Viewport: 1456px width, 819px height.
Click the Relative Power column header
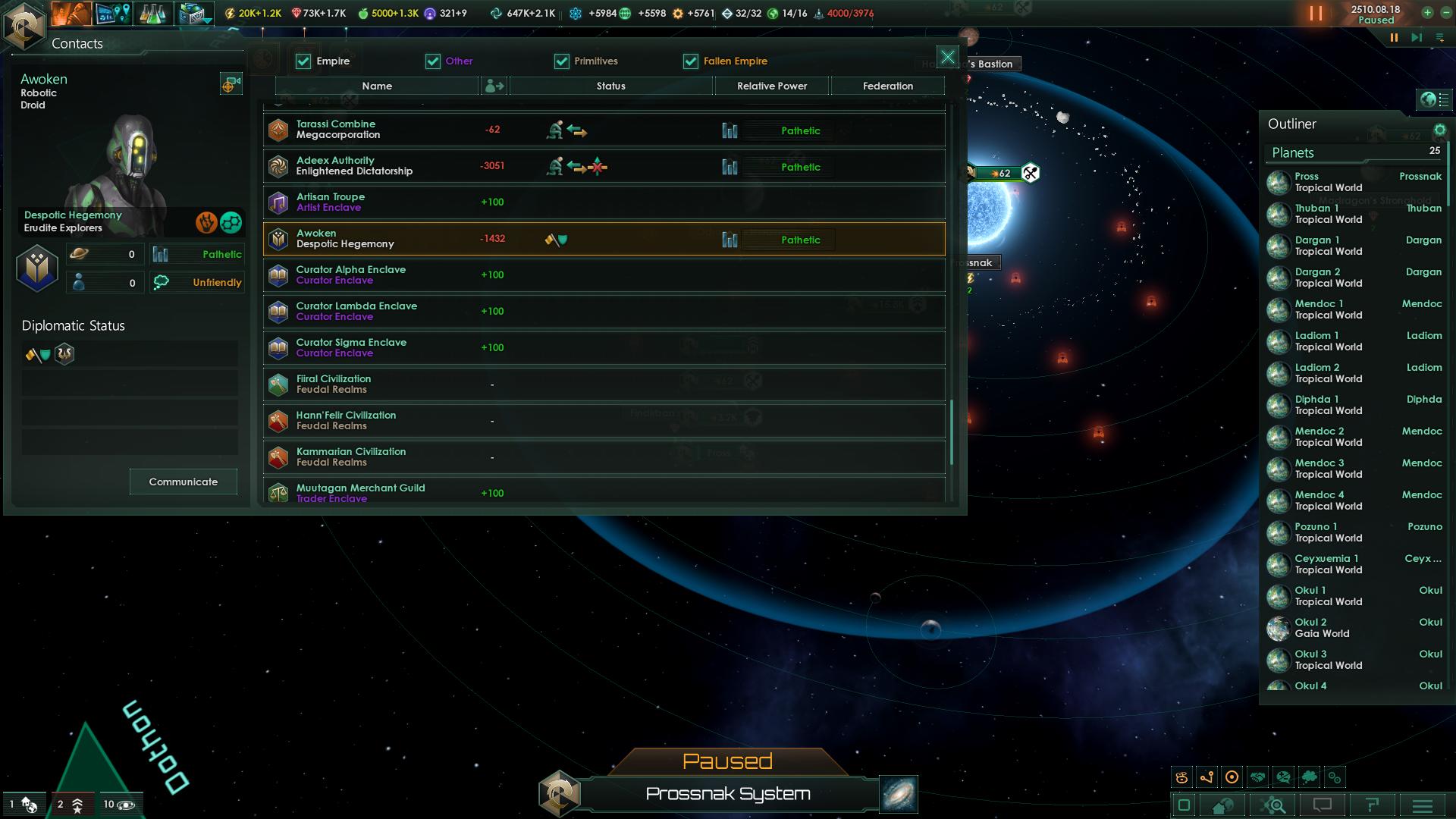tap(771, 86)
